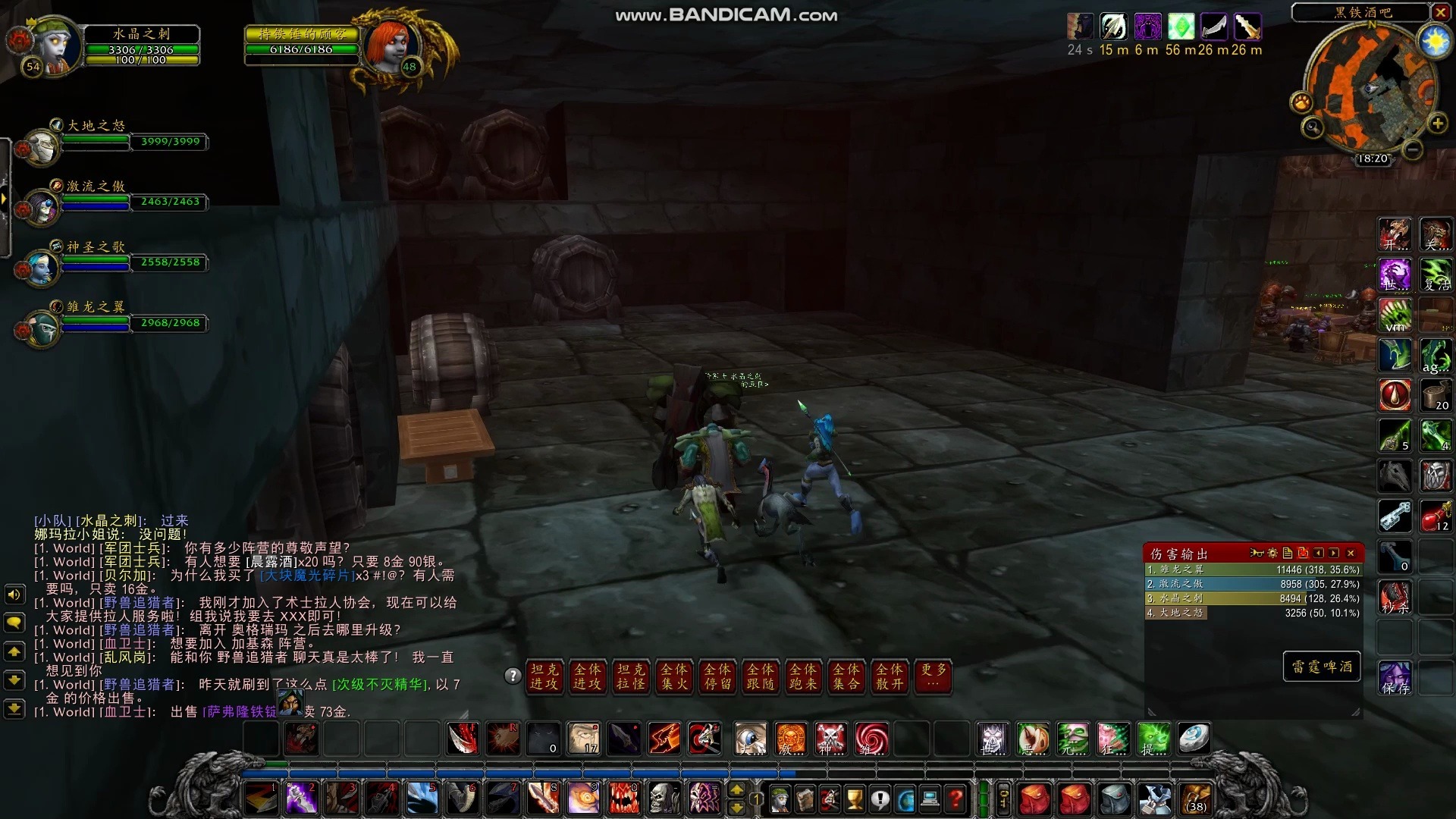
Task: Open the backpack showing 38 free slots
Action: [1196, 799]
